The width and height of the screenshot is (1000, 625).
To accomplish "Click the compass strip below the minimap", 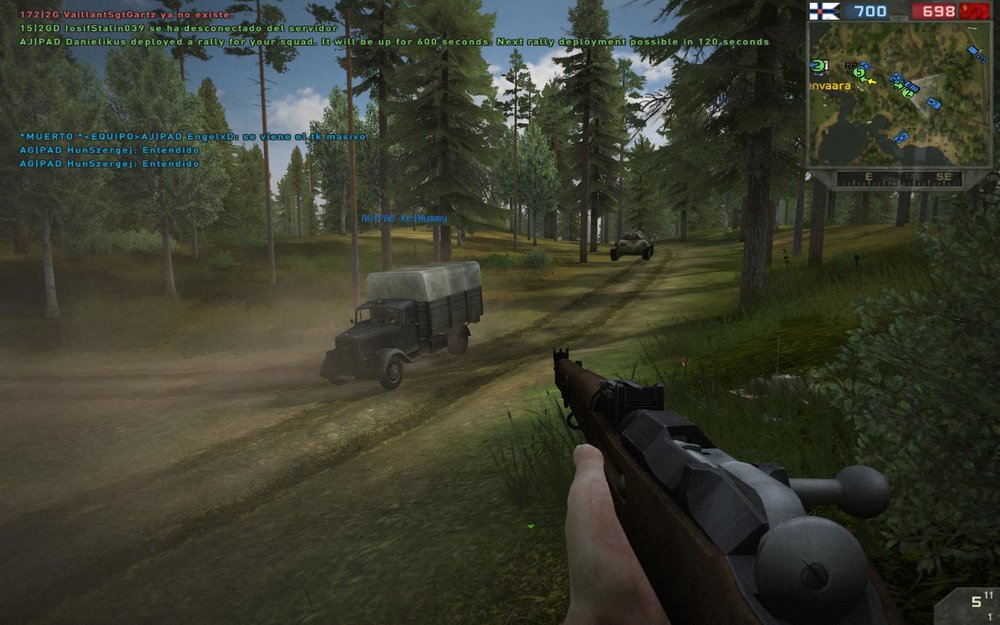I will [x=899, y=178].
